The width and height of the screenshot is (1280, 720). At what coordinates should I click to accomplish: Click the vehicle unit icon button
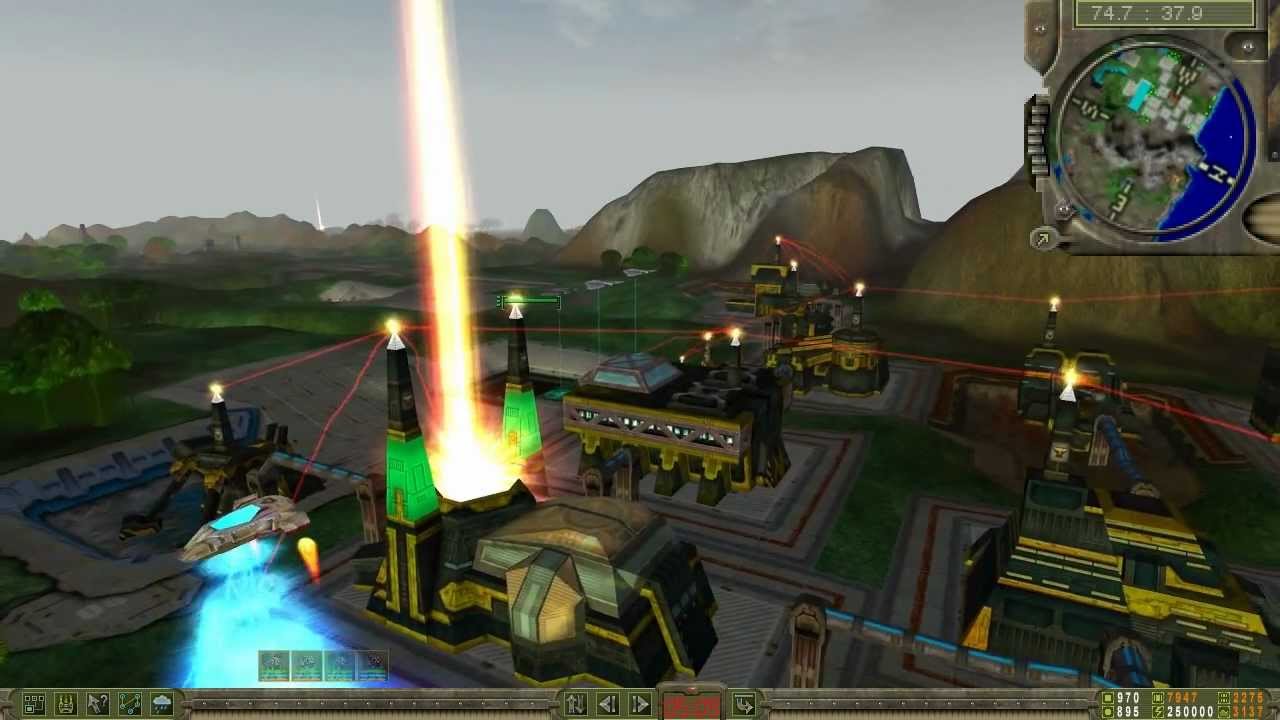65,704
